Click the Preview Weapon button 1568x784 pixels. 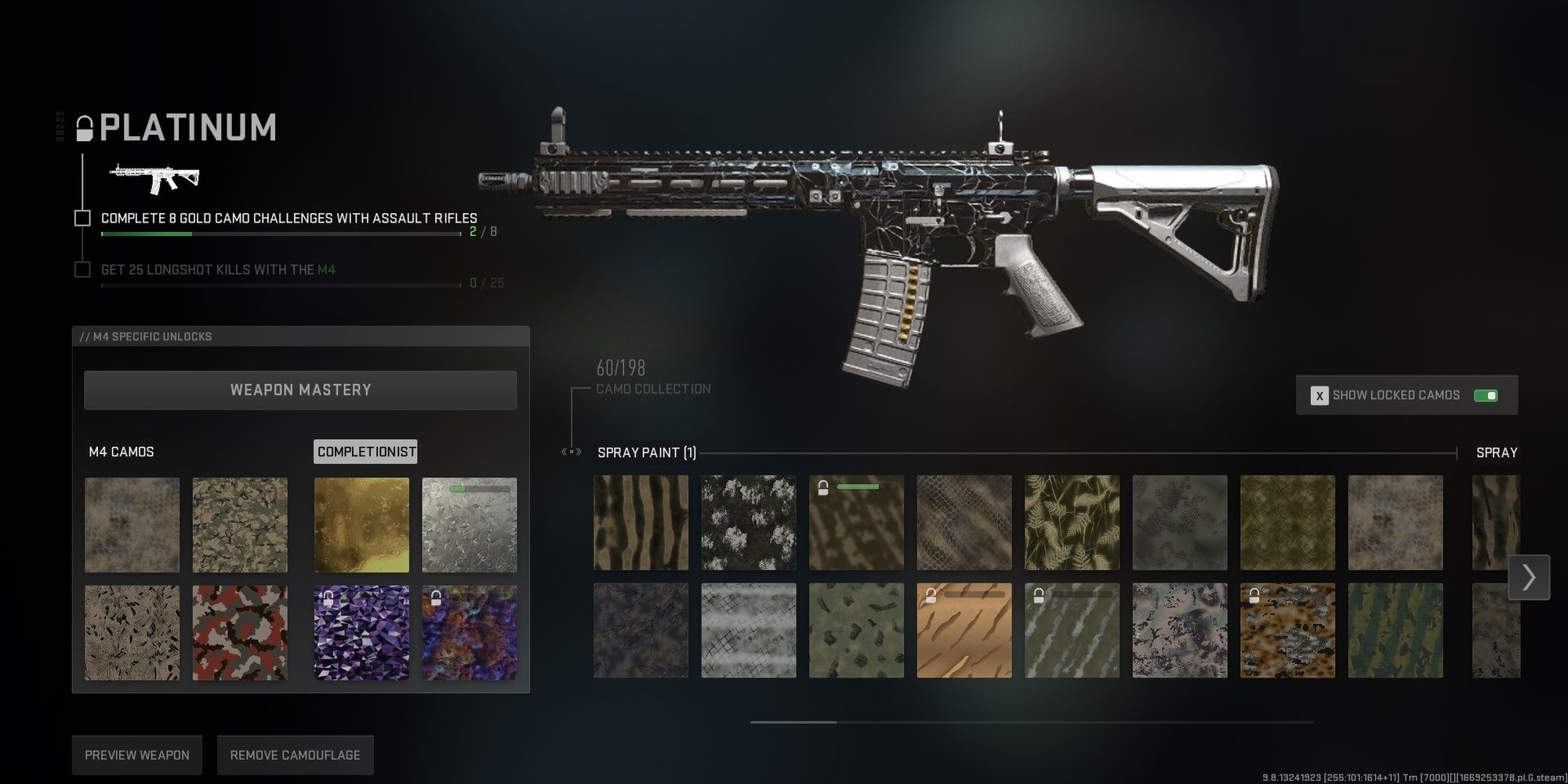point(136,754)
